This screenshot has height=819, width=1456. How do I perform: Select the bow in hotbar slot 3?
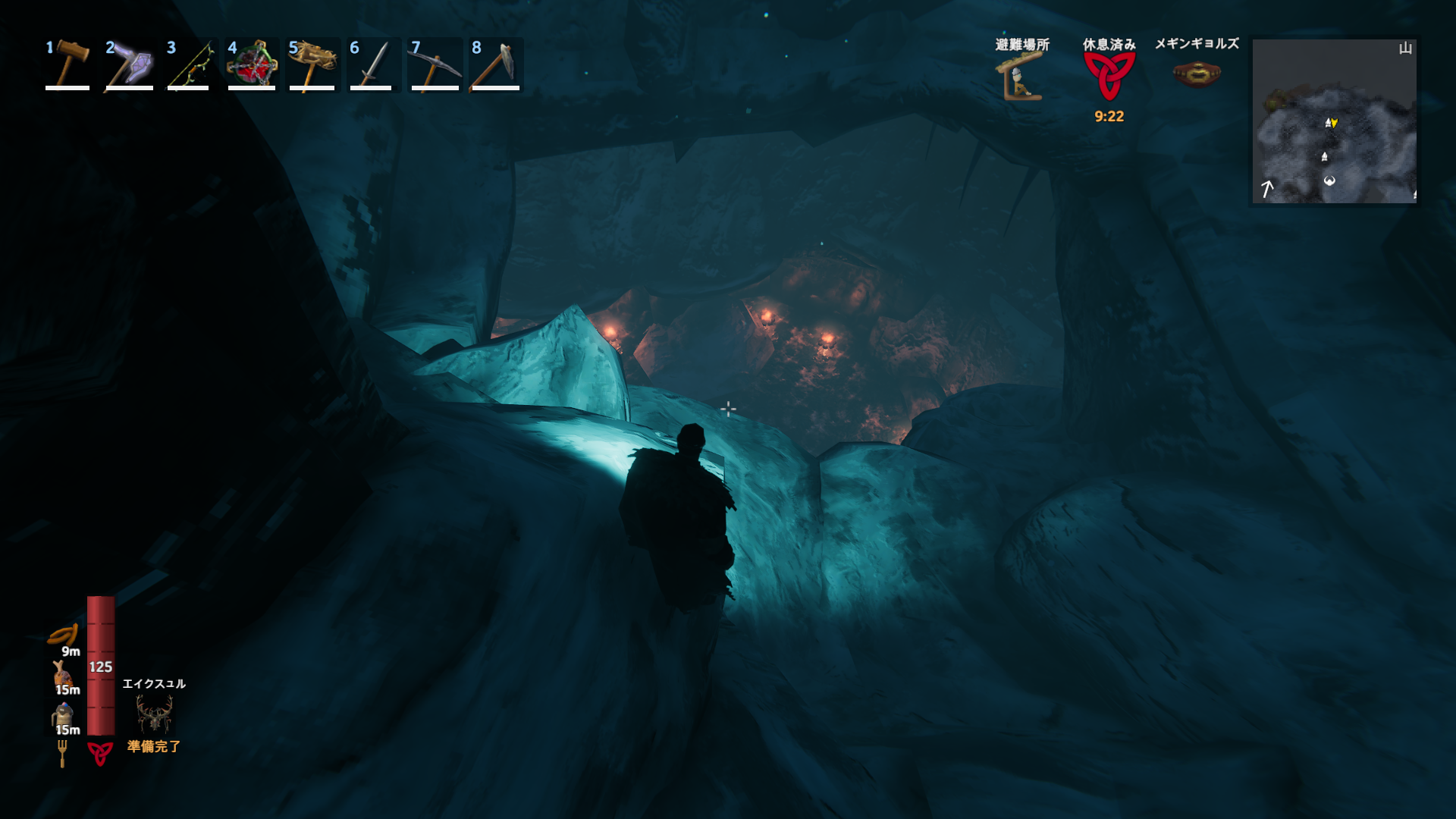point(190,65)
